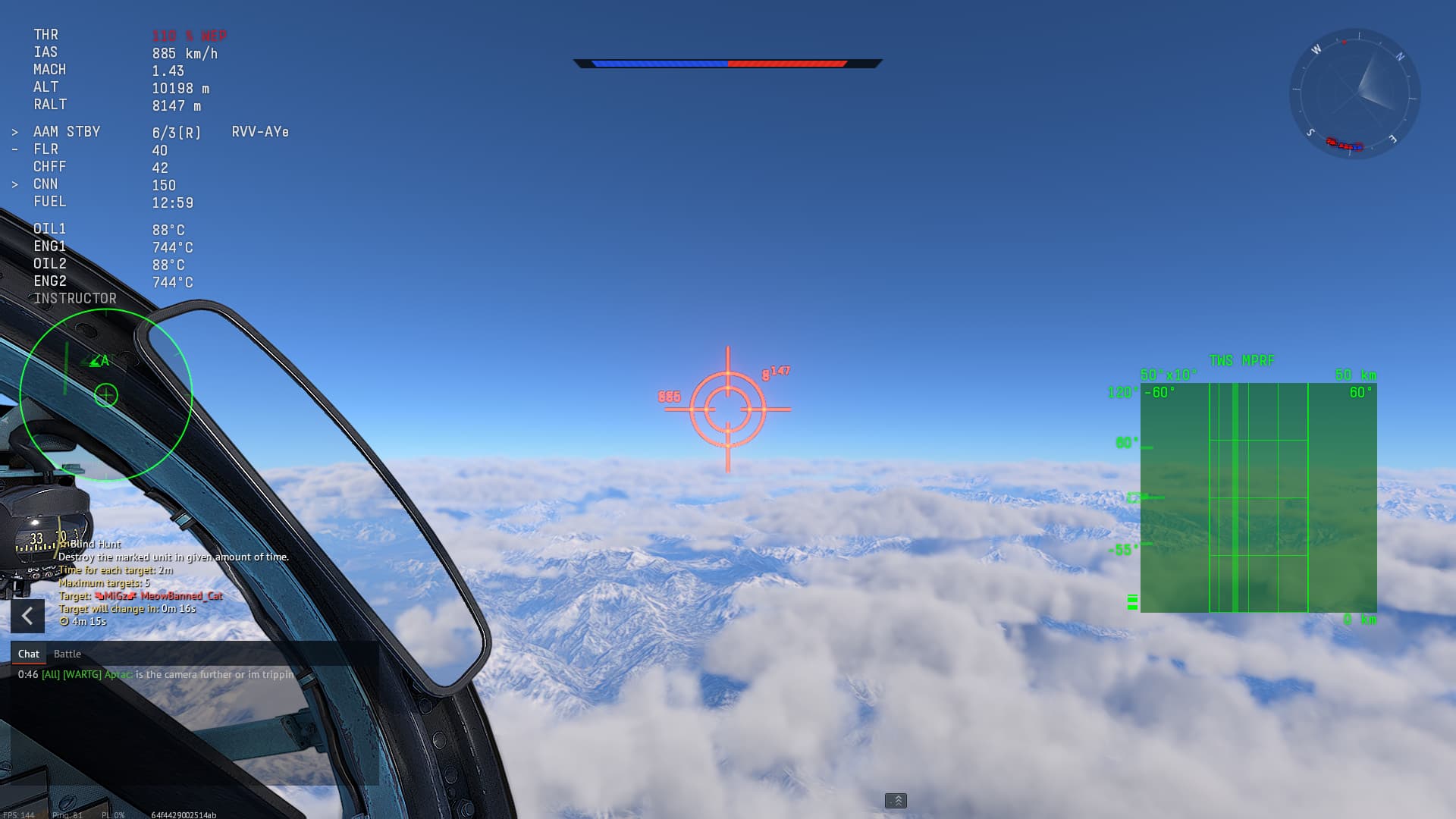1456x819 pixels.
Task: Click the green gunsight circle indicator top-left
Action: (x=106, y=394)
